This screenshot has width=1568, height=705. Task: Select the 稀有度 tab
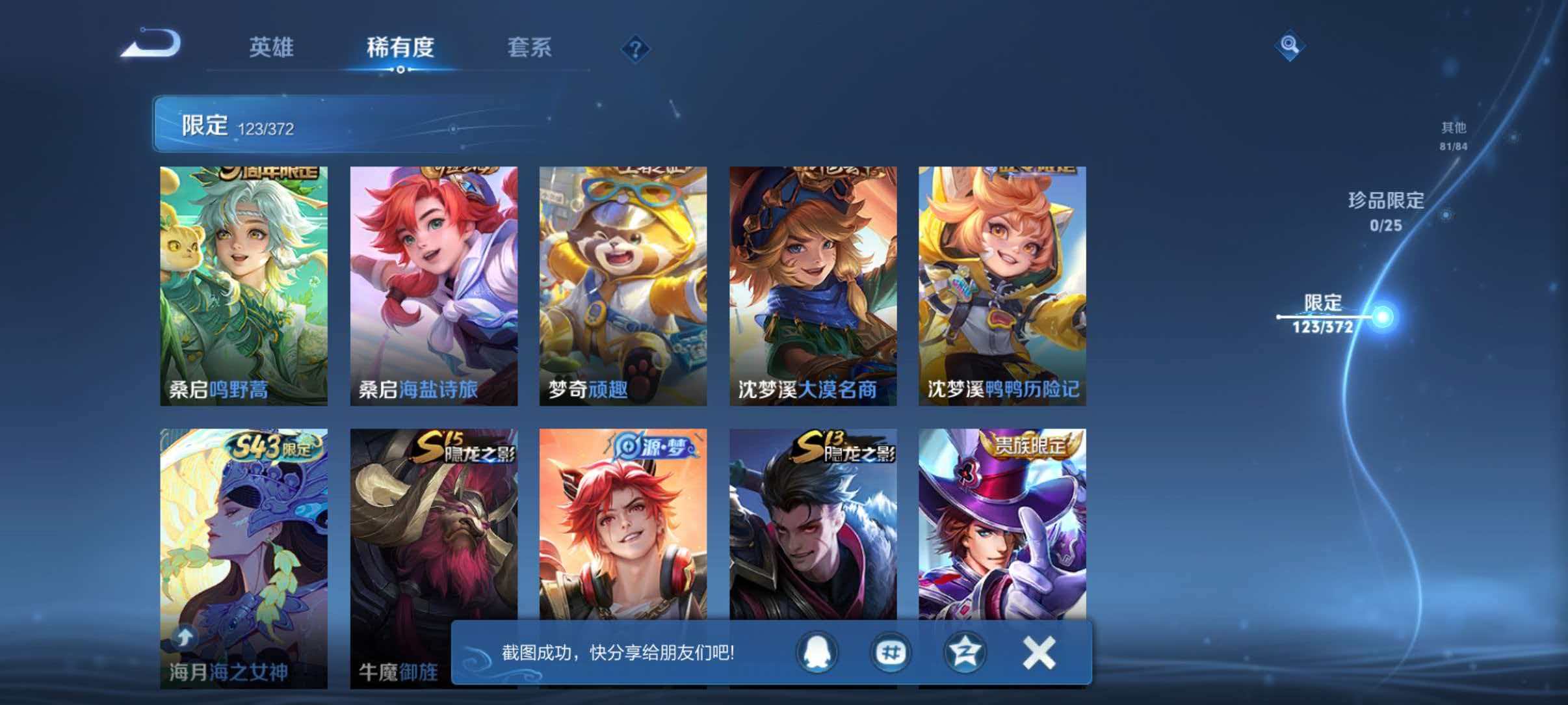point(401,47)
